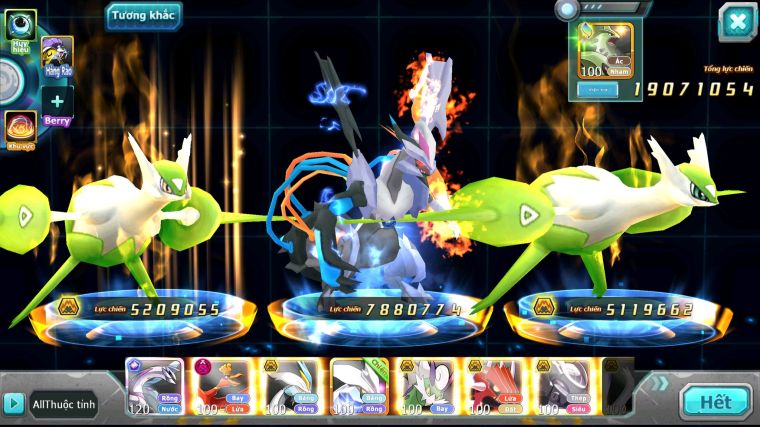The height and width of the screenshot is (427, 760).
Task: Tap the Hết button
Action: [x=715, y=403]
